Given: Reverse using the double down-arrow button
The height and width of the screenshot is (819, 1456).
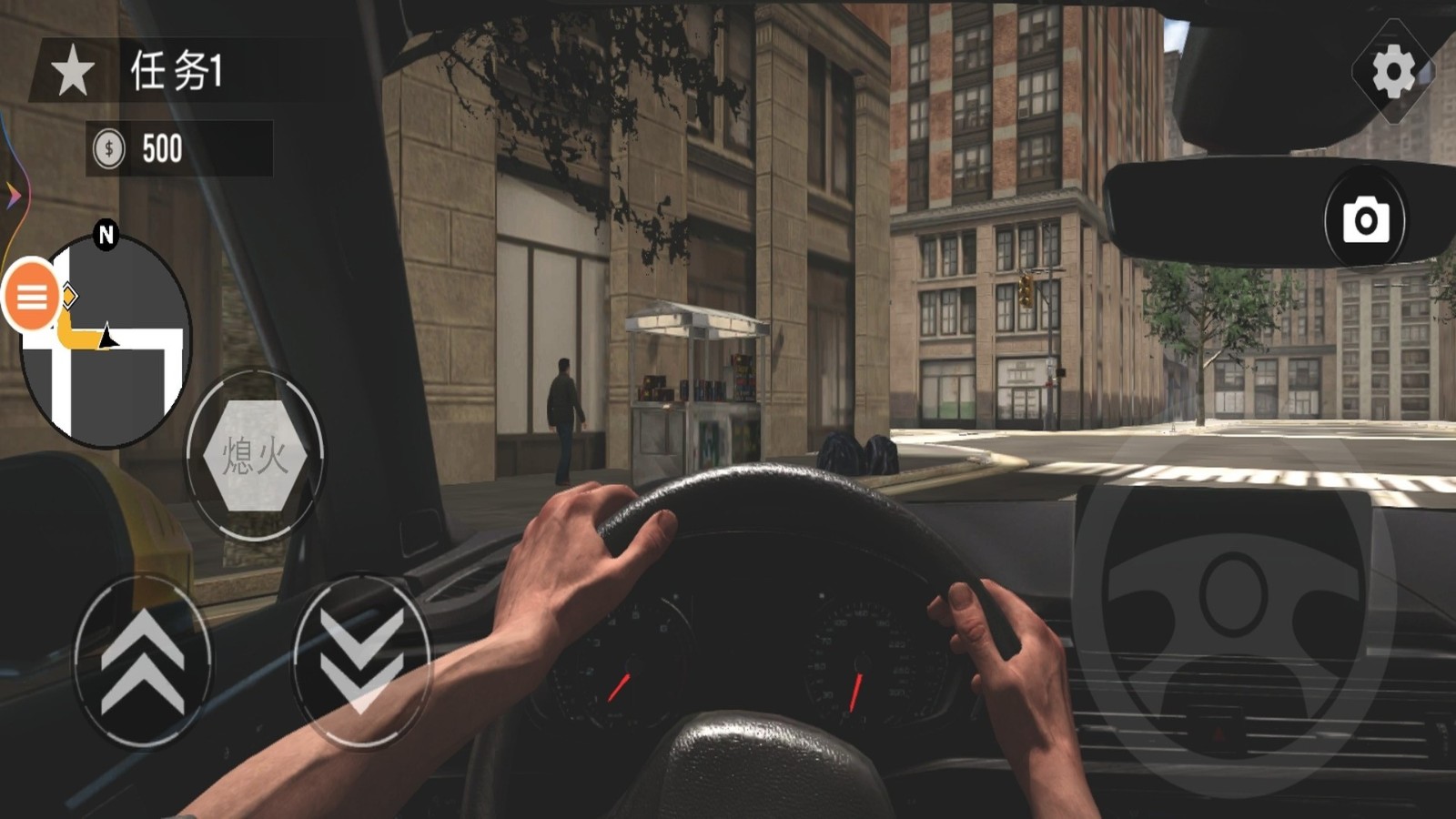Looking at the screenshot, I should click(x=361, y=662).
